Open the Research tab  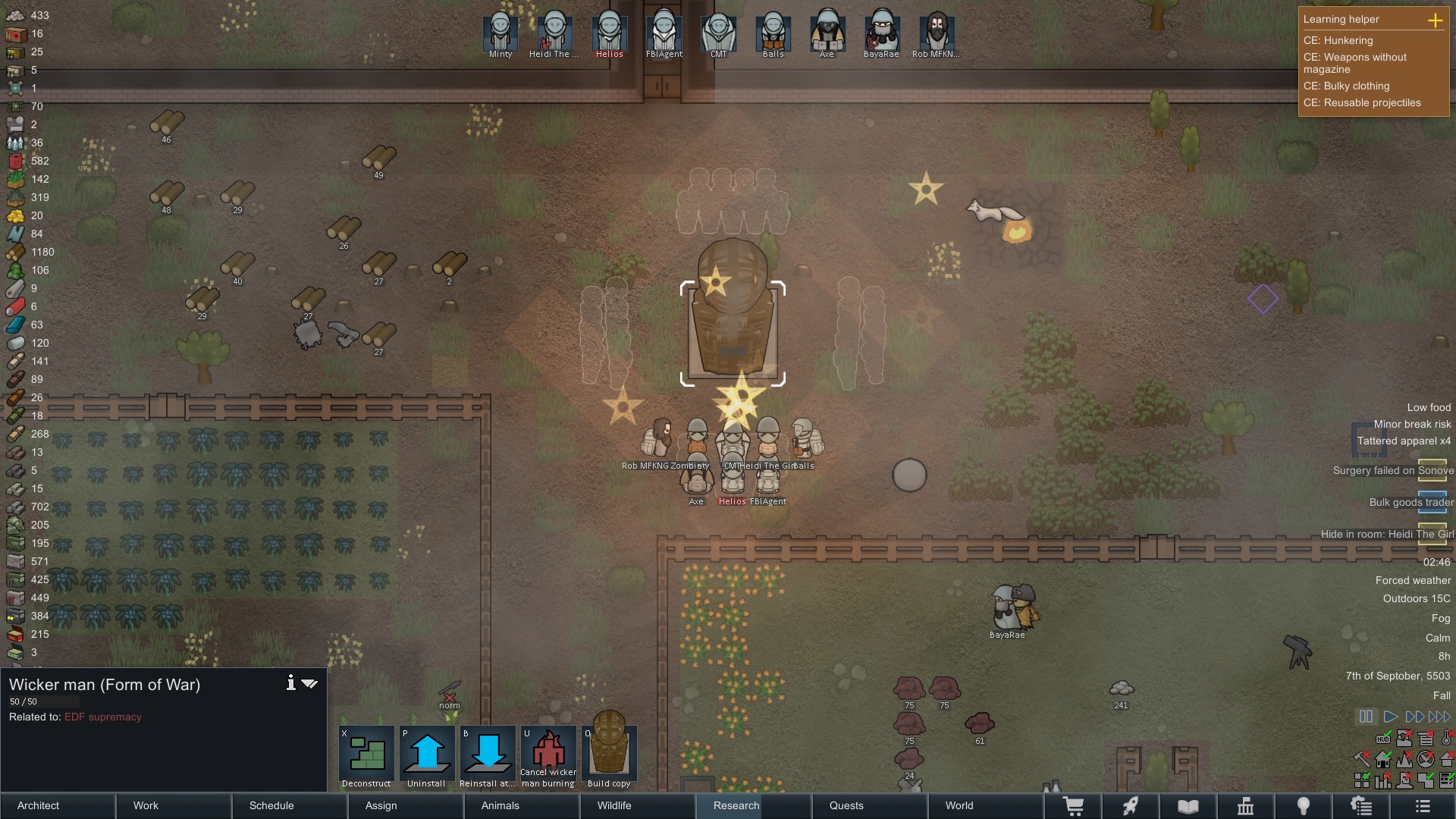pos(754,805)
